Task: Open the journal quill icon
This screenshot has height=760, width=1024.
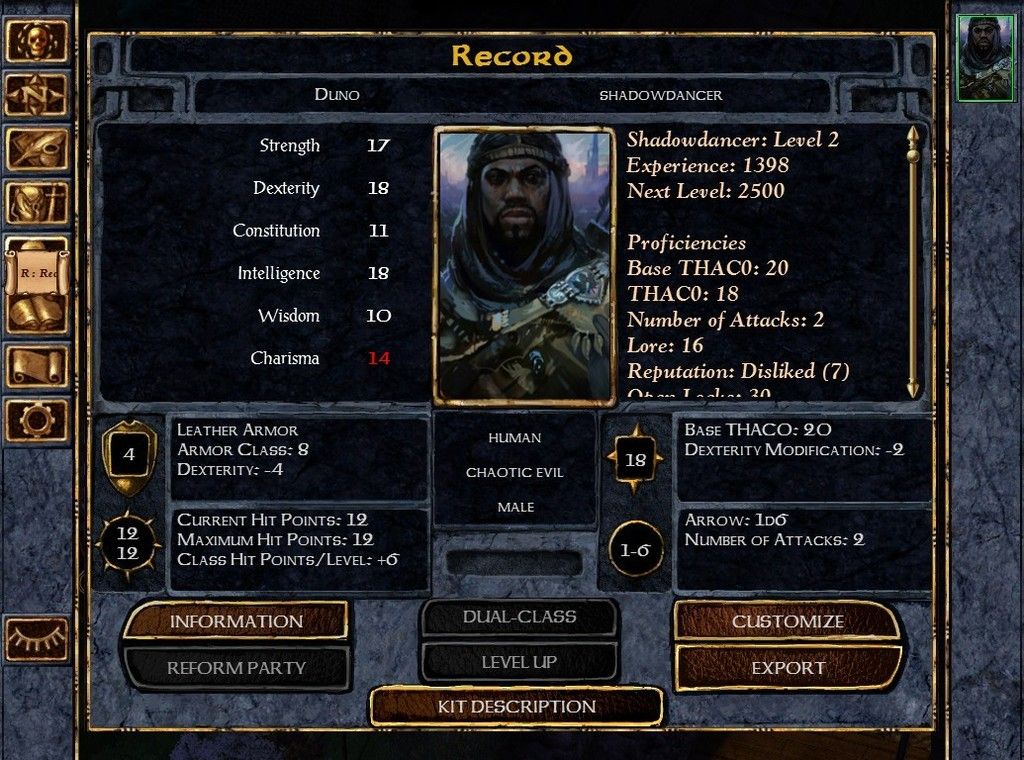Action: click(x=37, y=149)
